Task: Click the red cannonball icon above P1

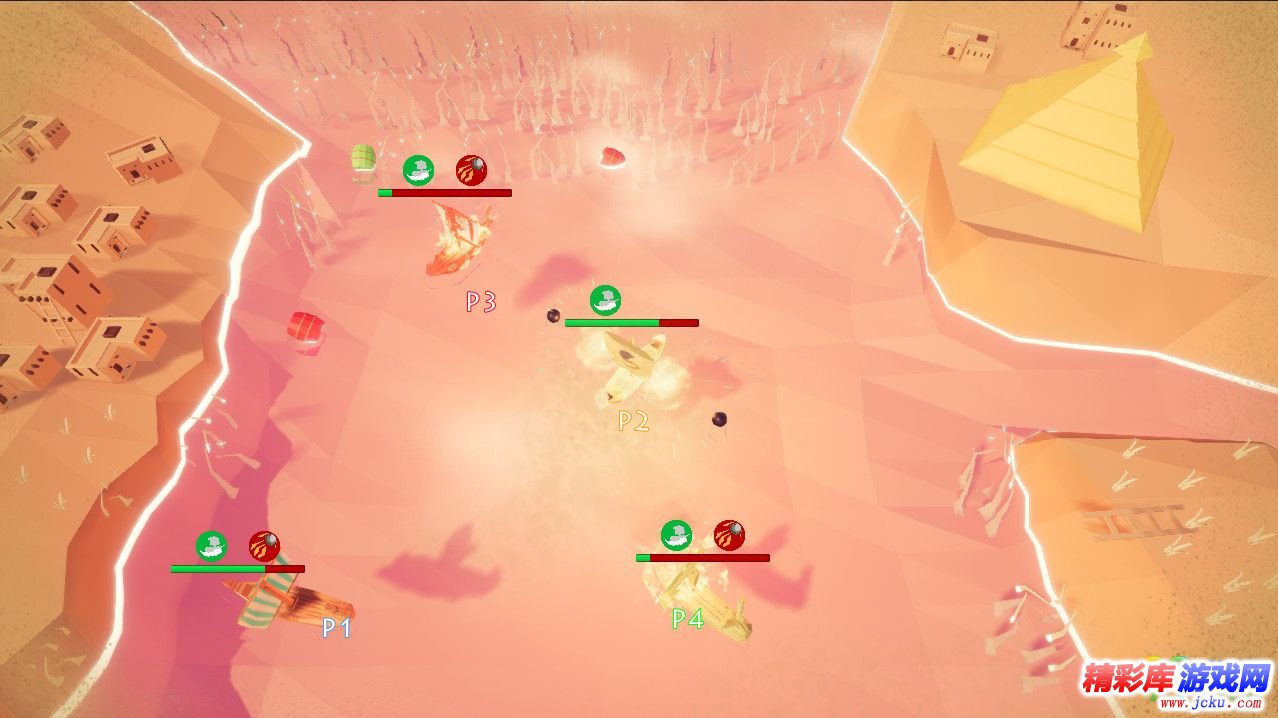Action: pyautogui.click(x=264, y=546)
